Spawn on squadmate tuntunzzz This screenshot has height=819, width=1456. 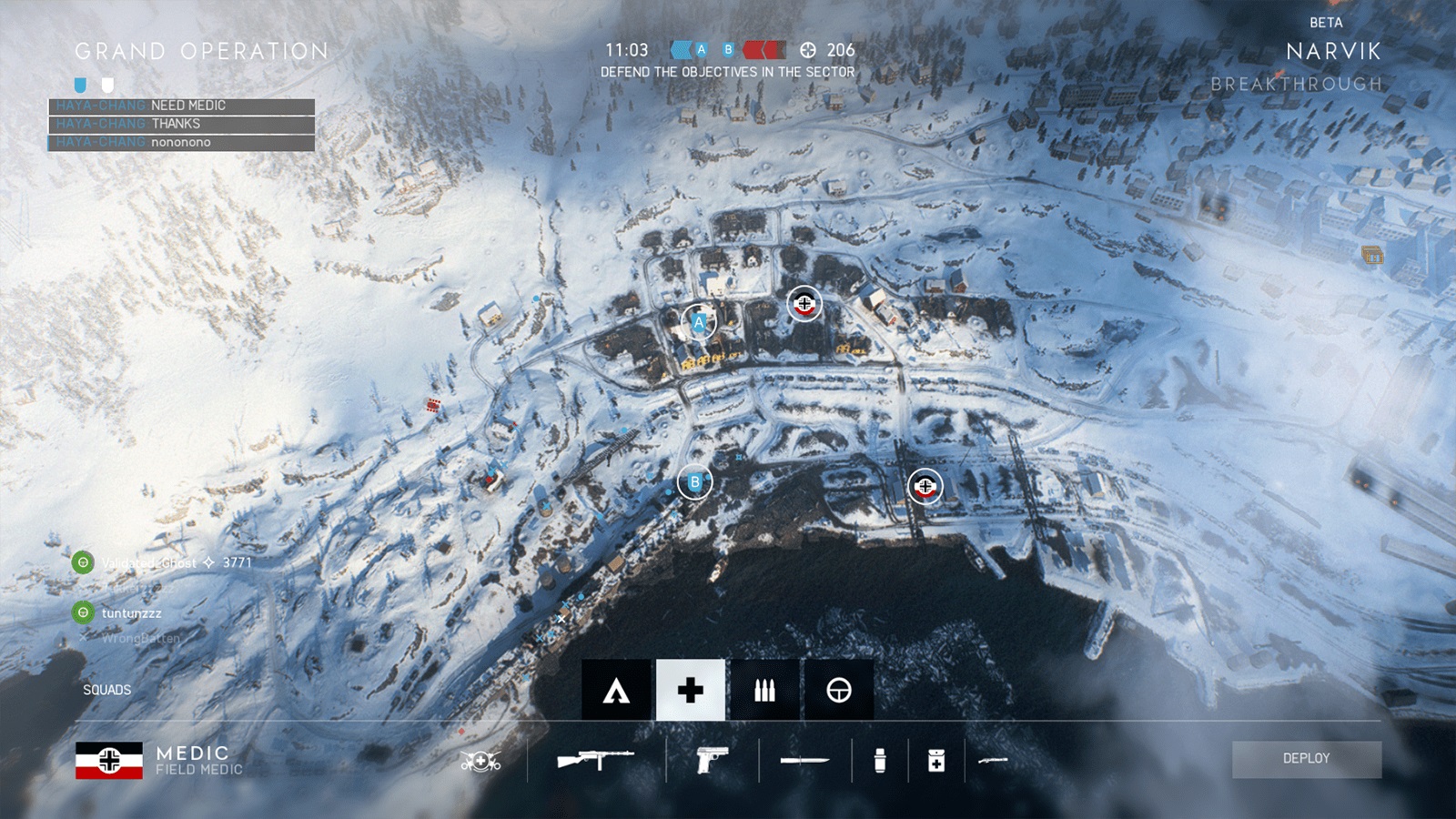tap(84, 613)
